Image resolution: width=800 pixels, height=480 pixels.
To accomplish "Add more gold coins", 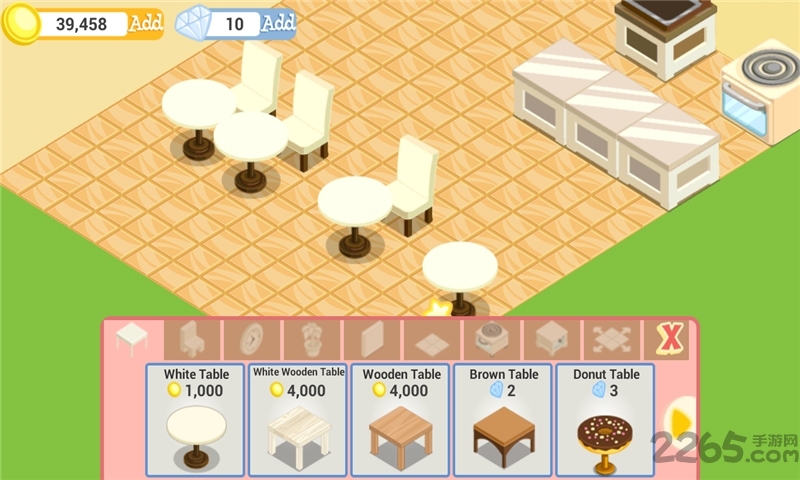I will [x=145, y=23].
